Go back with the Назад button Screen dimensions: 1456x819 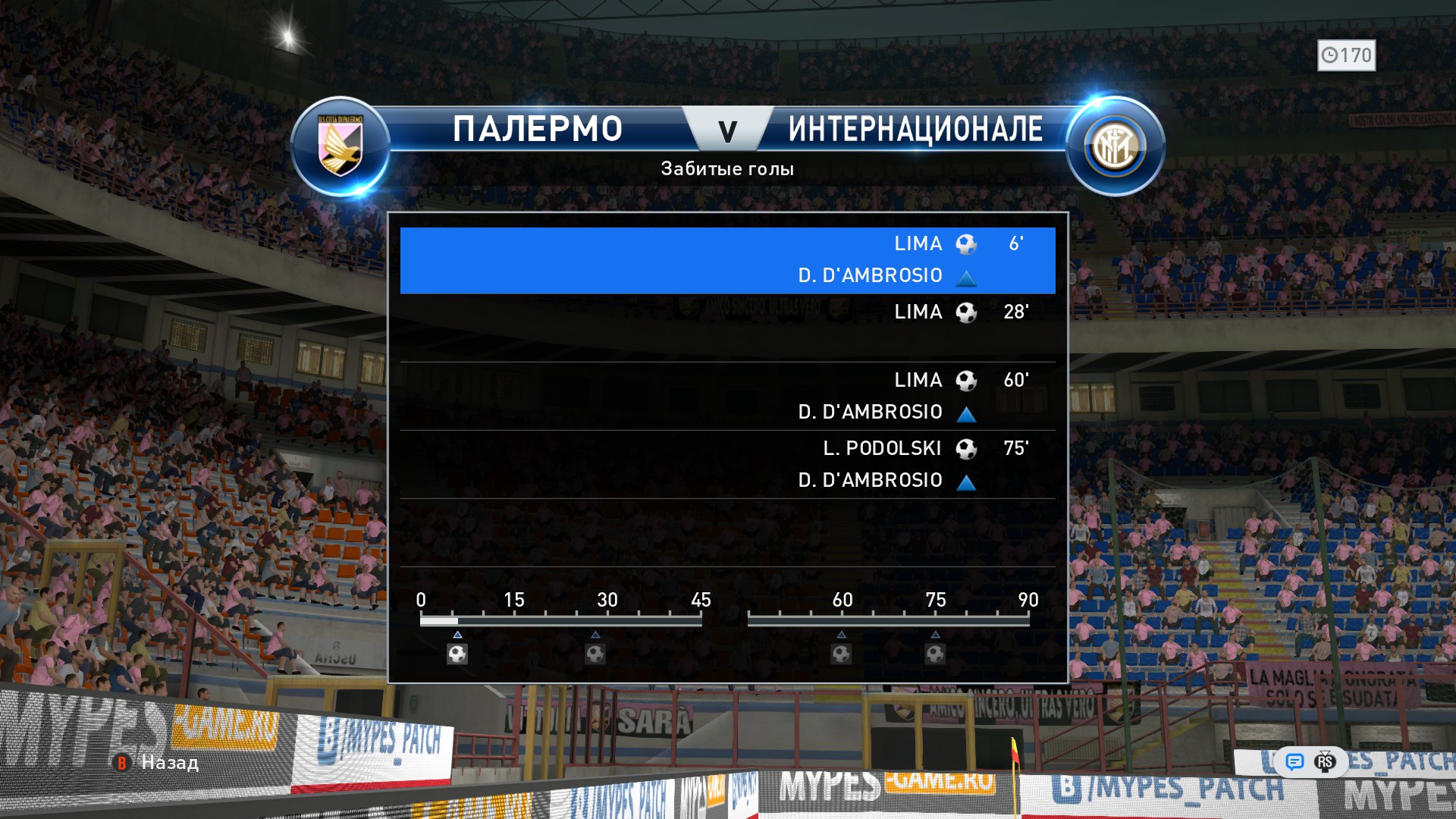coord(158,763)
